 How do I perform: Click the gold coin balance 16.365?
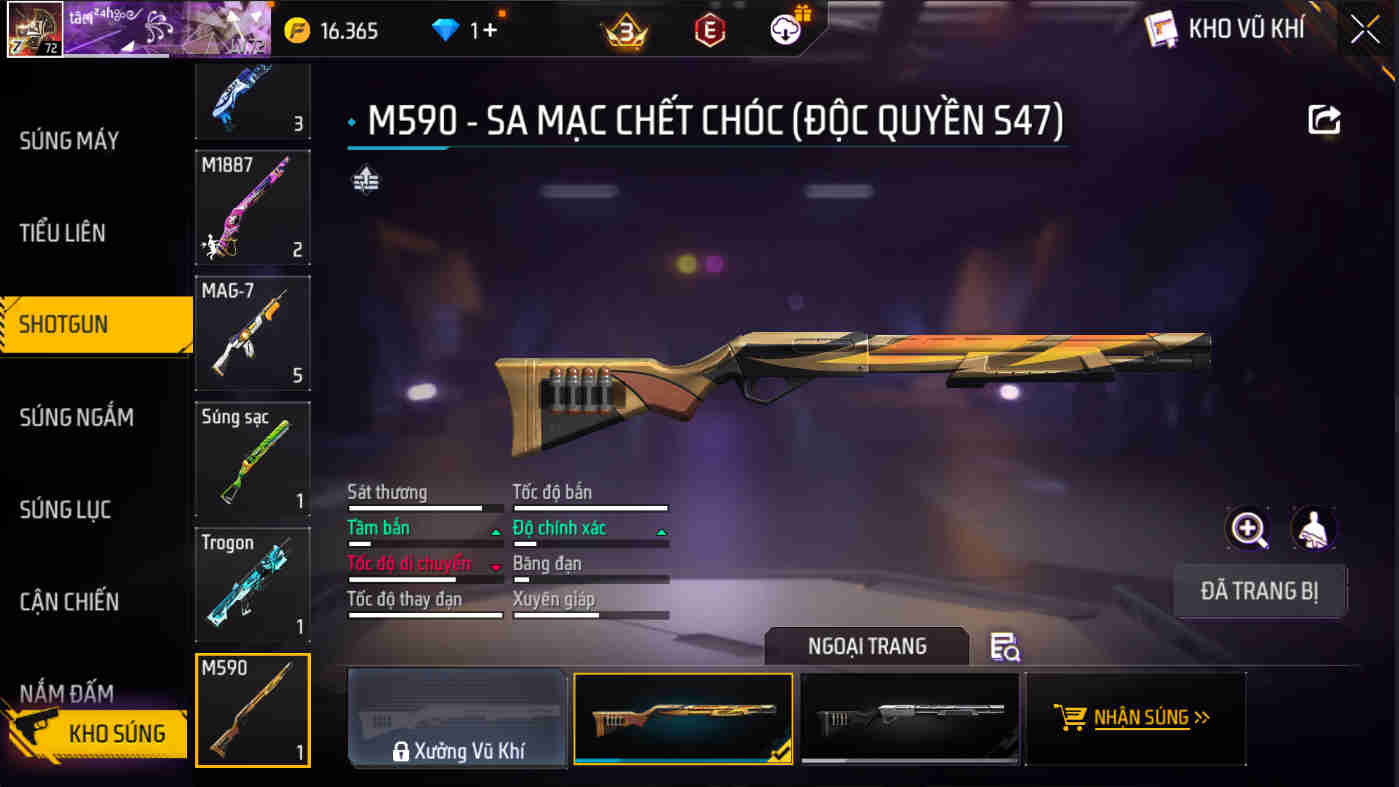(330, 29)
